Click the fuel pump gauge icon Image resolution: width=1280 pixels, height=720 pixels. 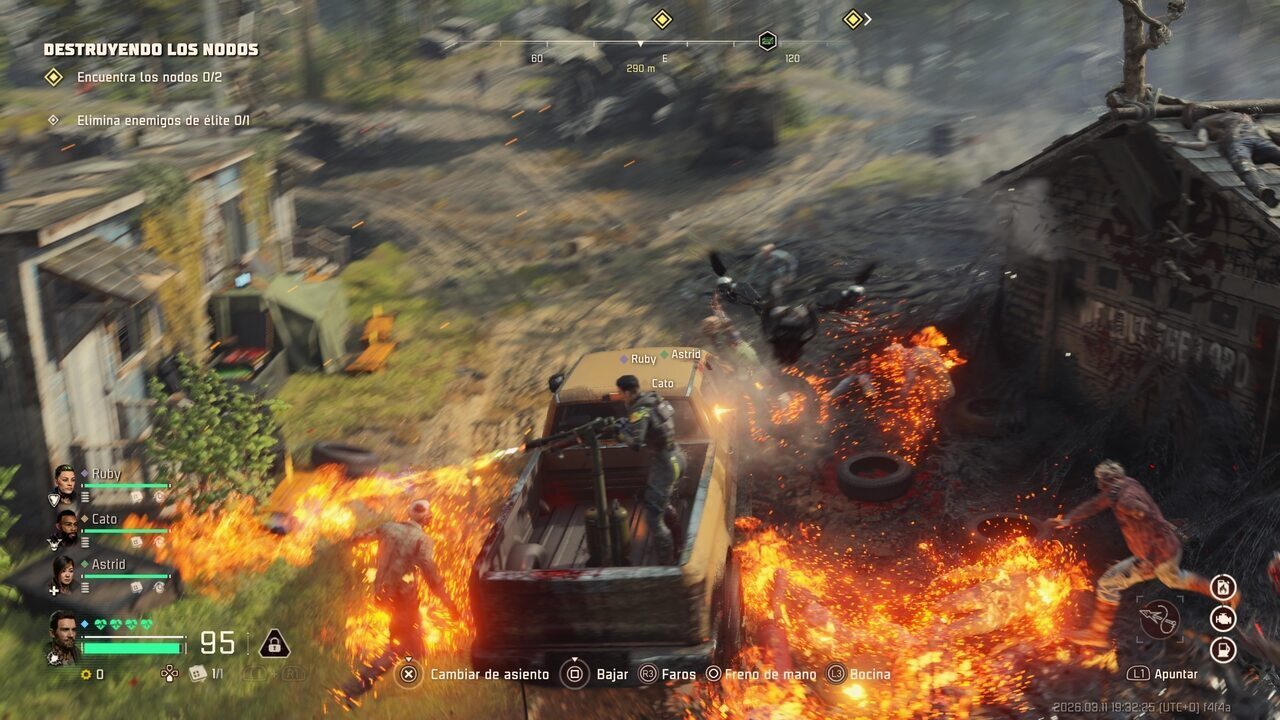click(1223, 650)
